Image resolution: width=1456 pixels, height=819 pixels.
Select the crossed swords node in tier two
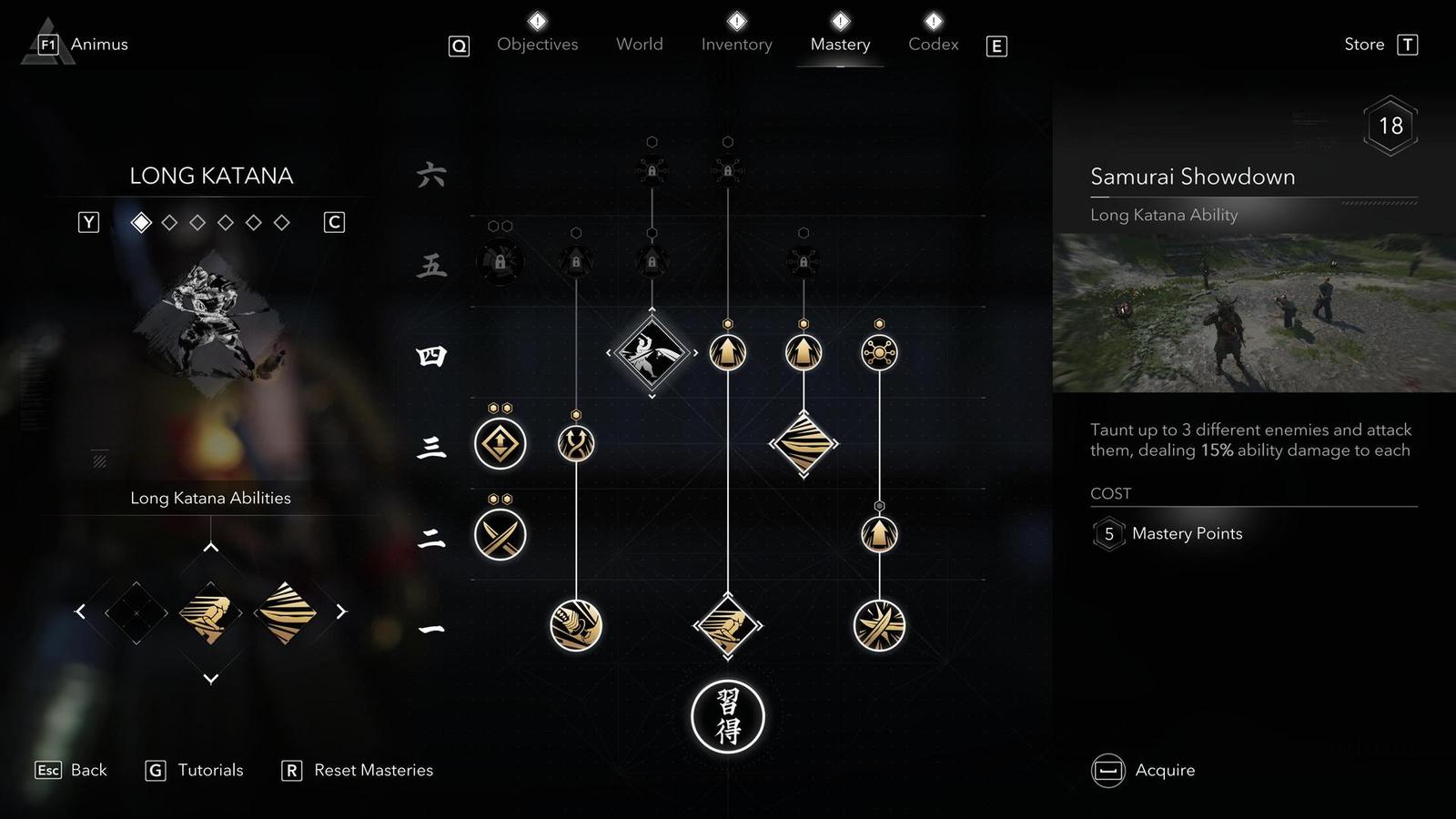pyautogui.click(x=500, y=535)
